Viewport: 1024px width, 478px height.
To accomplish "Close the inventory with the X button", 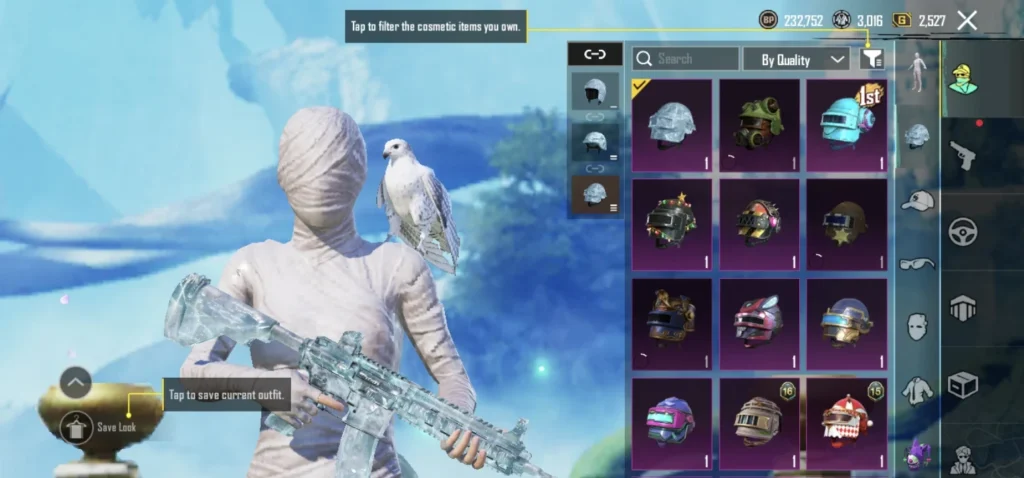I will pyautogui.click(x=967, y=20).
